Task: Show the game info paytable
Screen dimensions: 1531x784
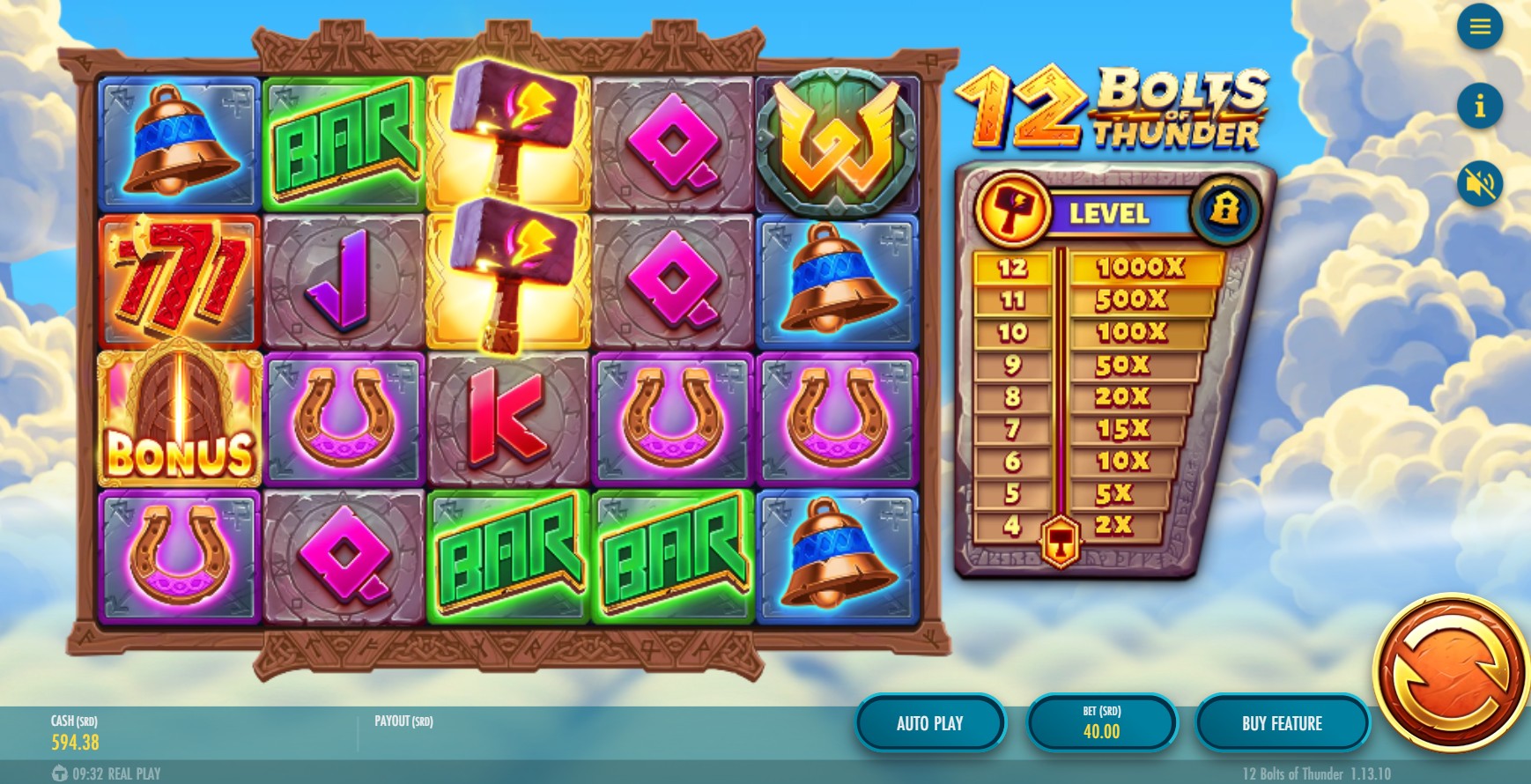Action: click(1479, 106)
